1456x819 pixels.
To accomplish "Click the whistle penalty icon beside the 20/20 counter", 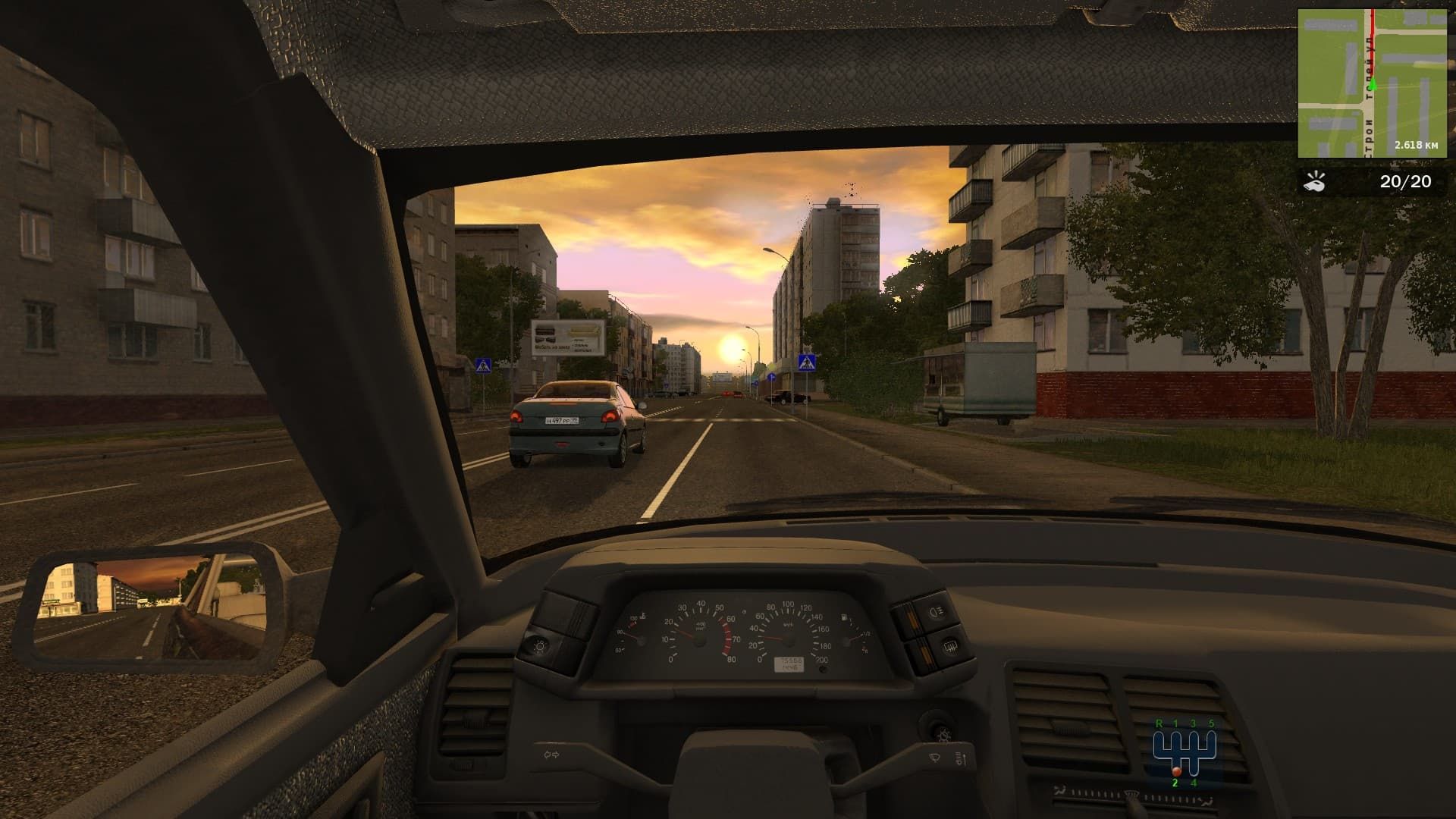I will (1316, 182).
